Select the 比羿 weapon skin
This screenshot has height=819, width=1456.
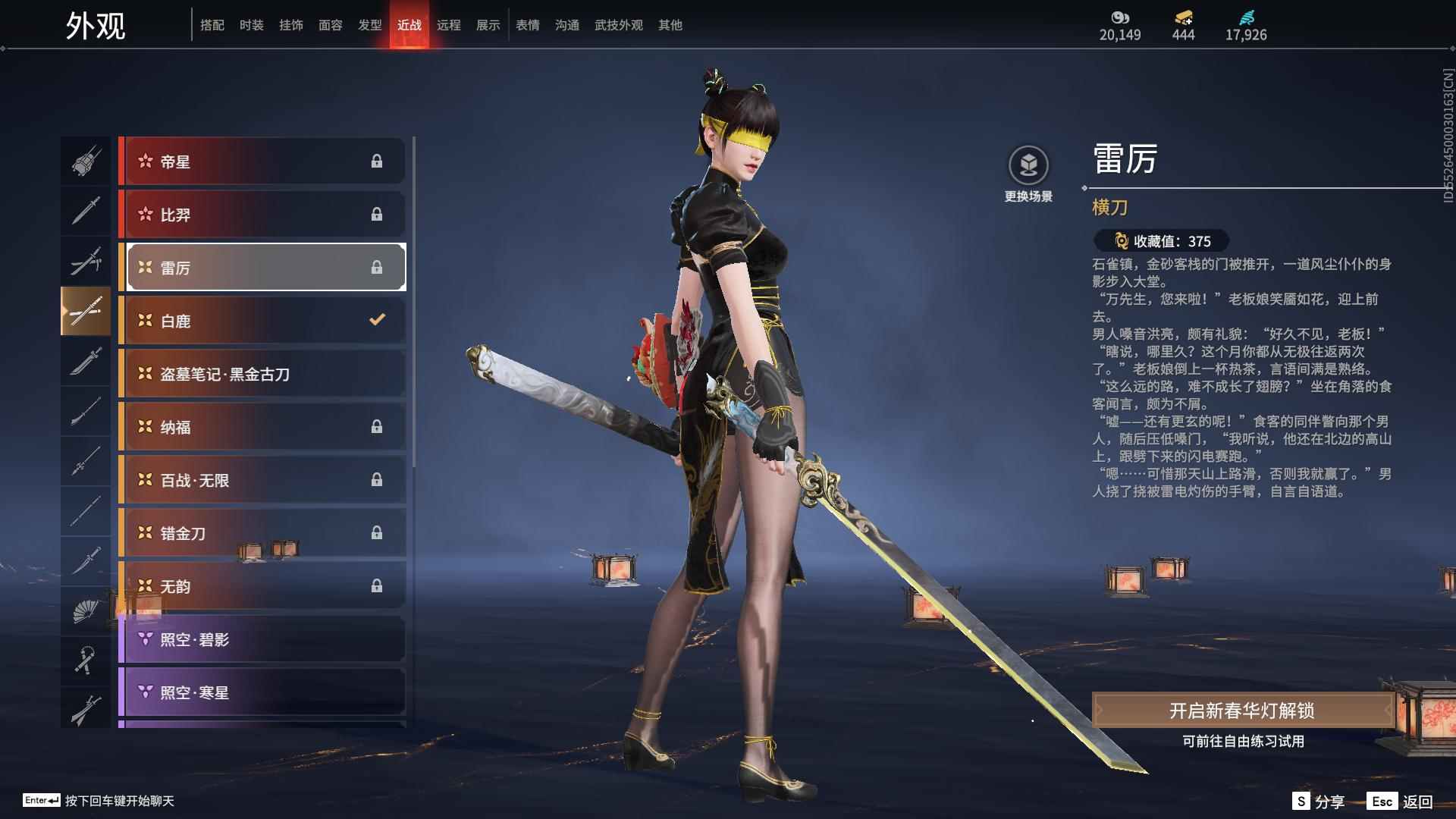point(262,215)
